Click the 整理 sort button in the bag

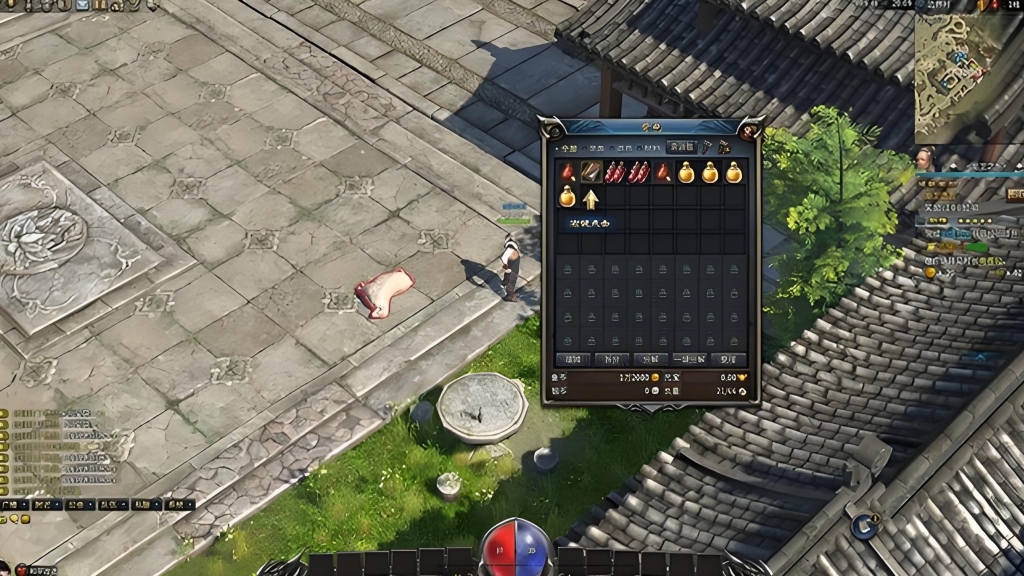(573, 359)
